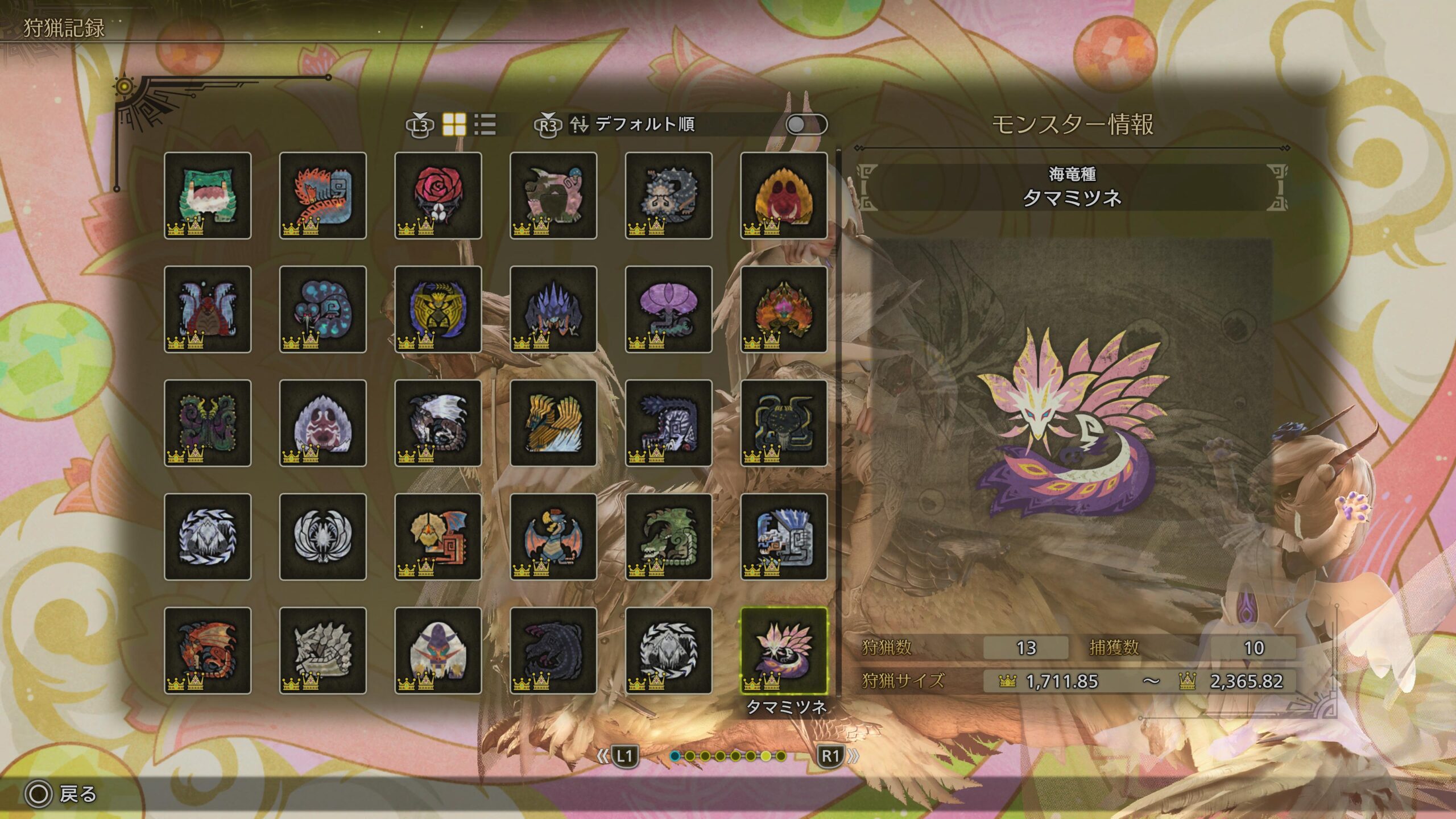This screenshot has width=1456, height=819.
Task: Pick the yellow-maned red-faced monster icon
Action: (x=784, y=195)
